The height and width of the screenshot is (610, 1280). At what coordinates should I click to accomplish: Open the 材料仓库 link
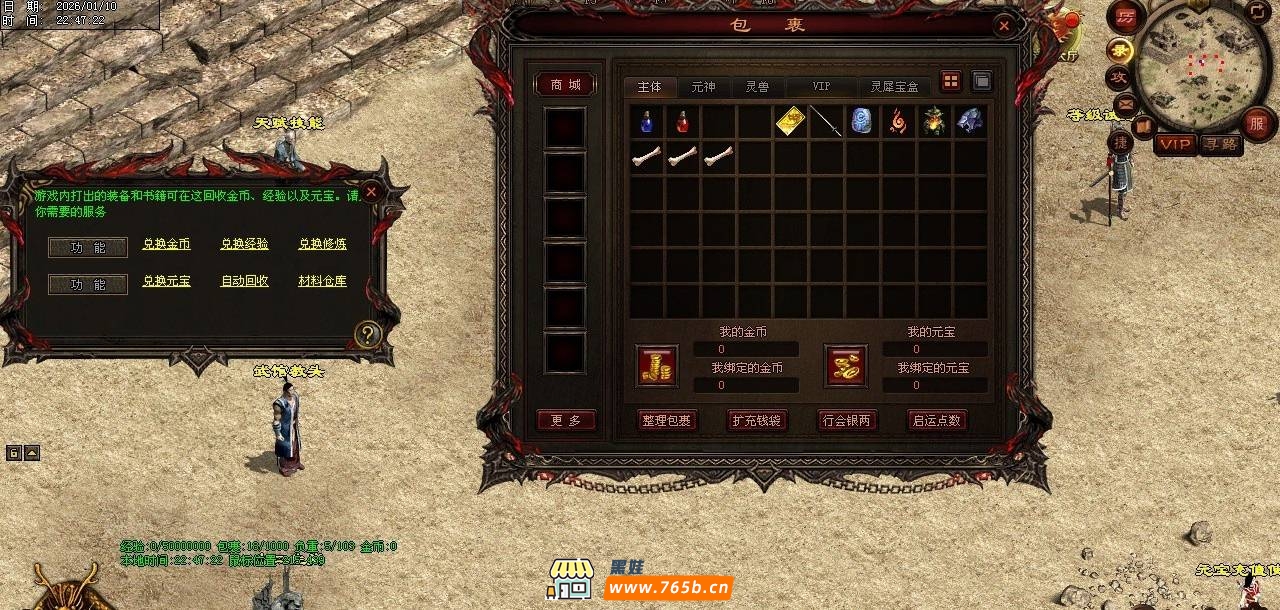tap(322, 282)
